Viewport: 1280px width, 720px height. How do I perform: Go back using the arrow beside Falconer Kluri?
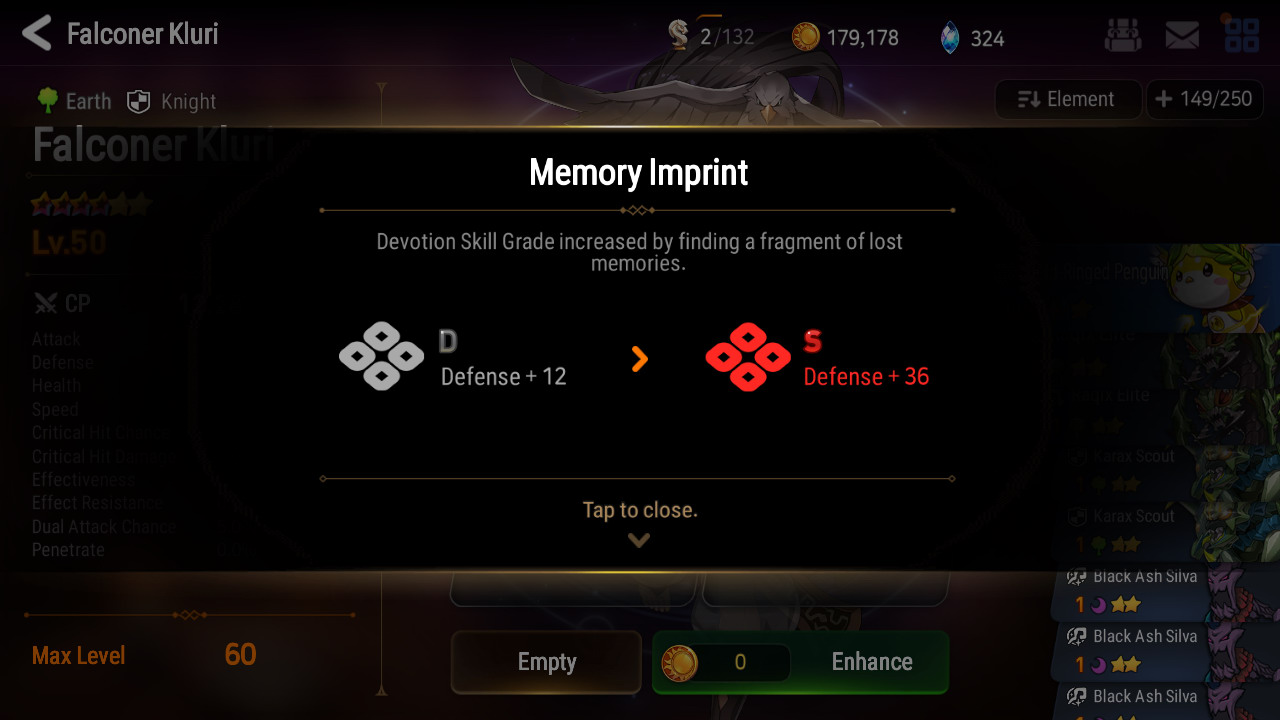[36, 34]
